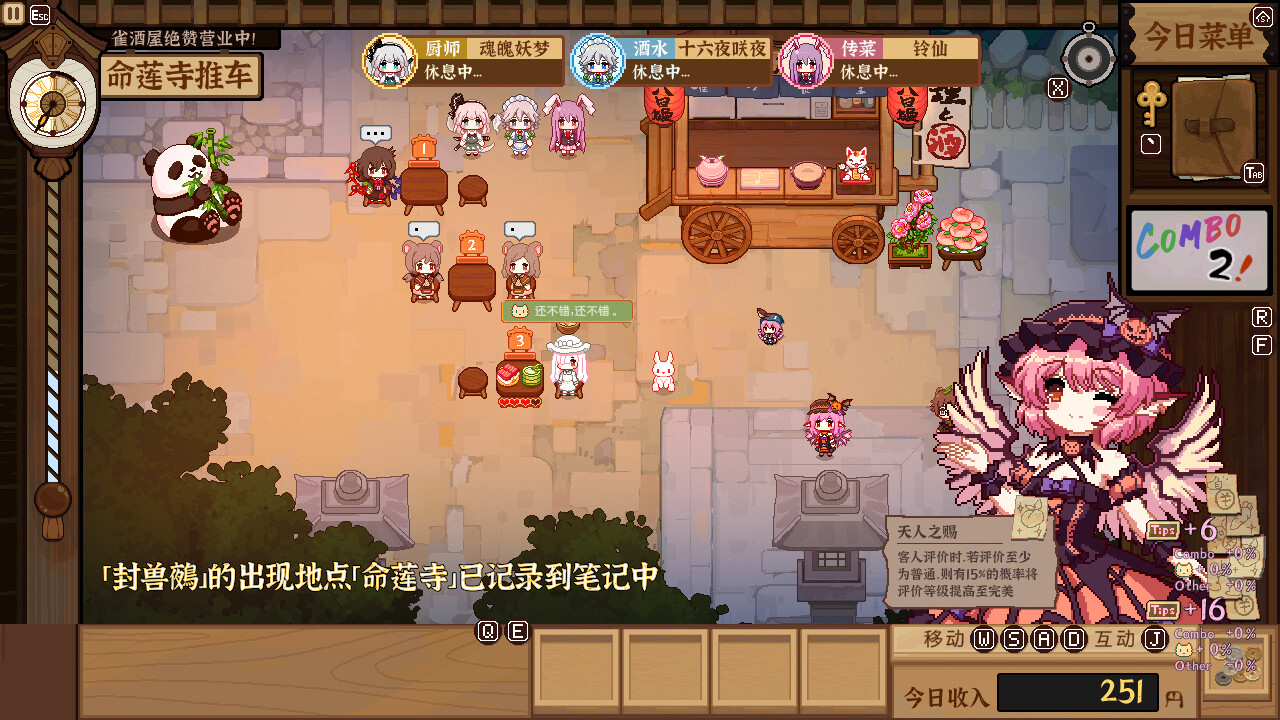Open the pause menu icon

[14, 13]
